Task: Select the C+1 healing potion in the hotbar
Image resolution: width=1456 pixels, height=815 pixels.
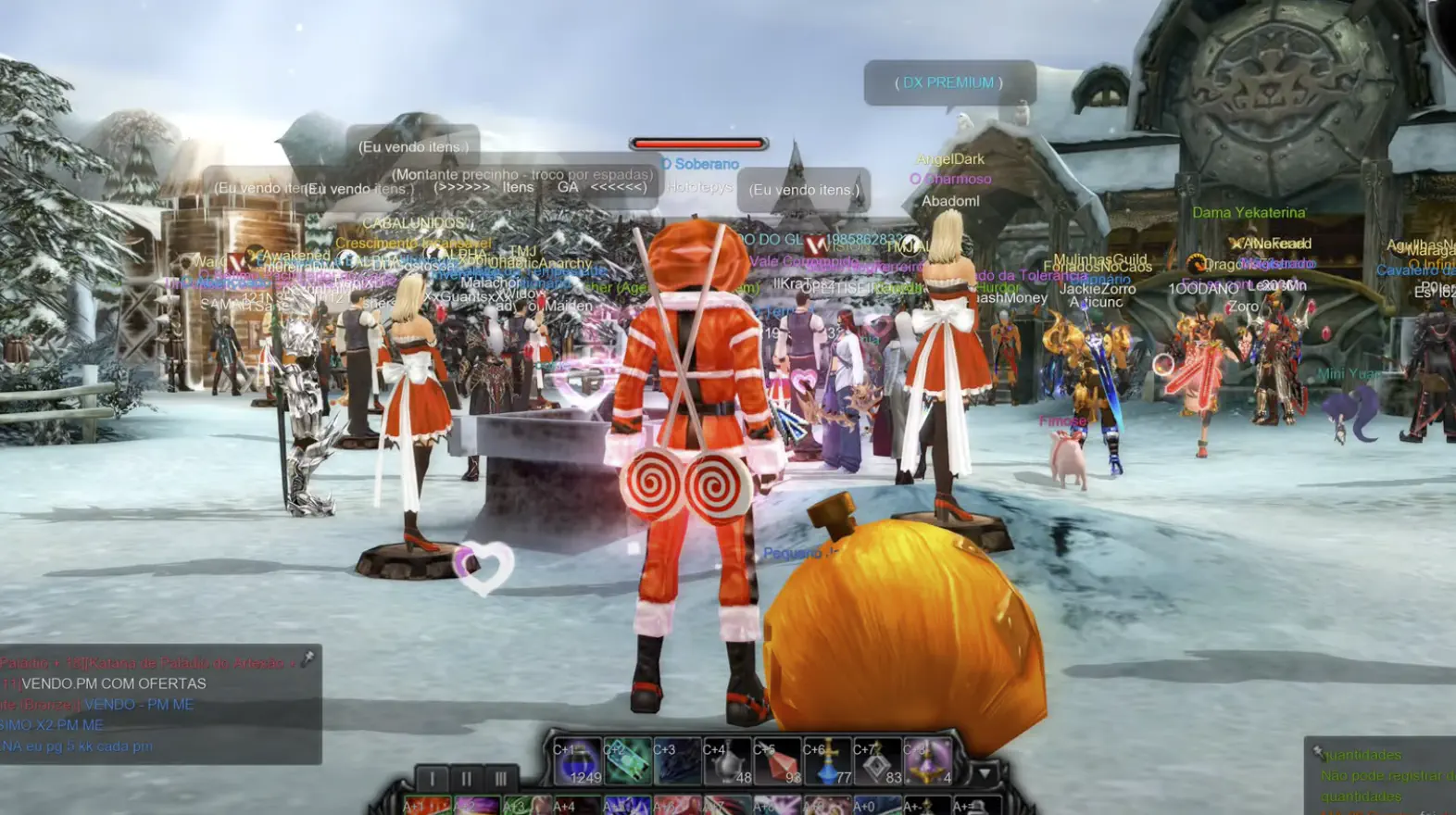Action: [x=581, y=764]
